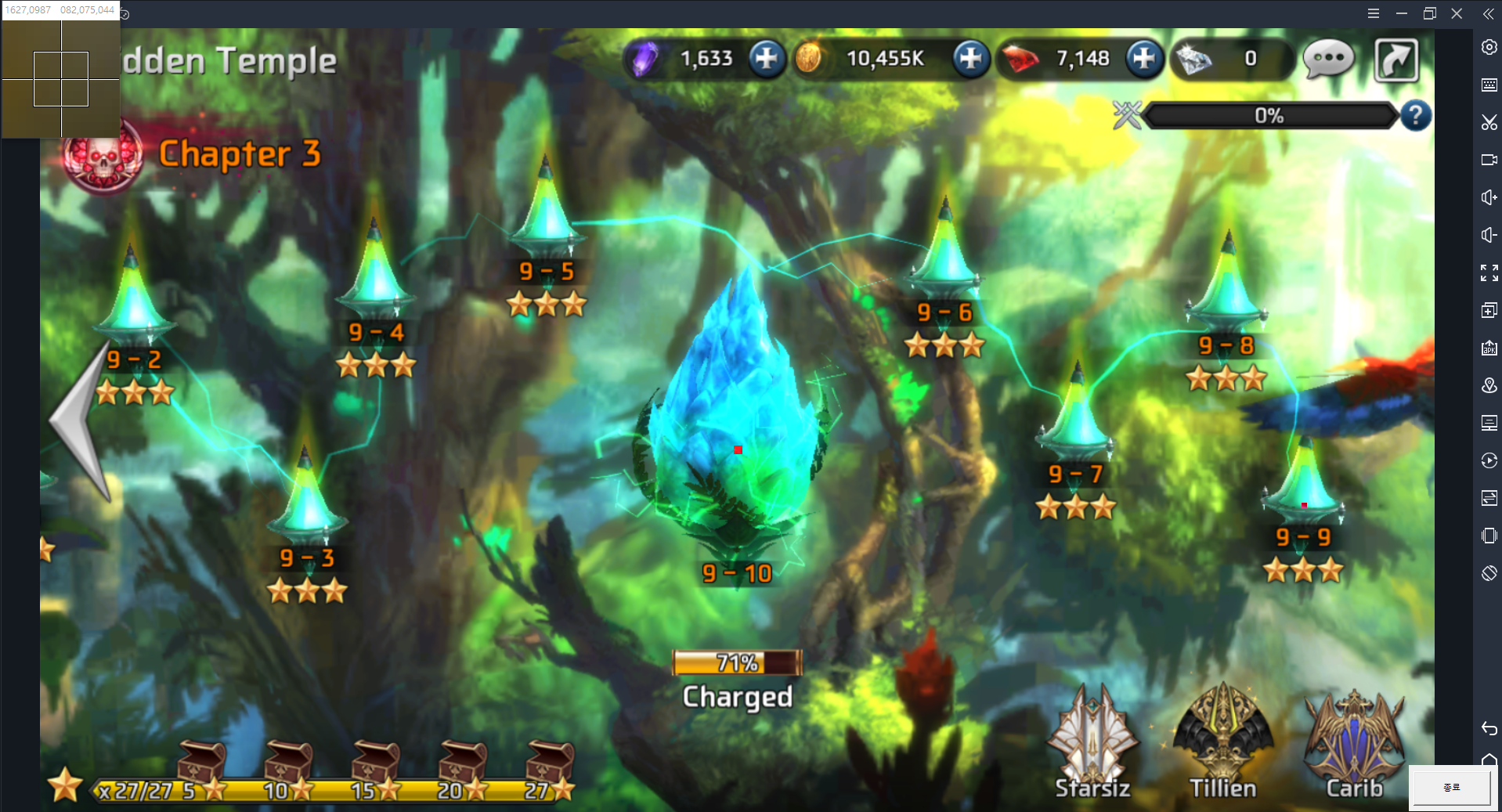Go to previous map with left arrow
The height and width of the screenshot is (812, 1502).
[81, 423]
